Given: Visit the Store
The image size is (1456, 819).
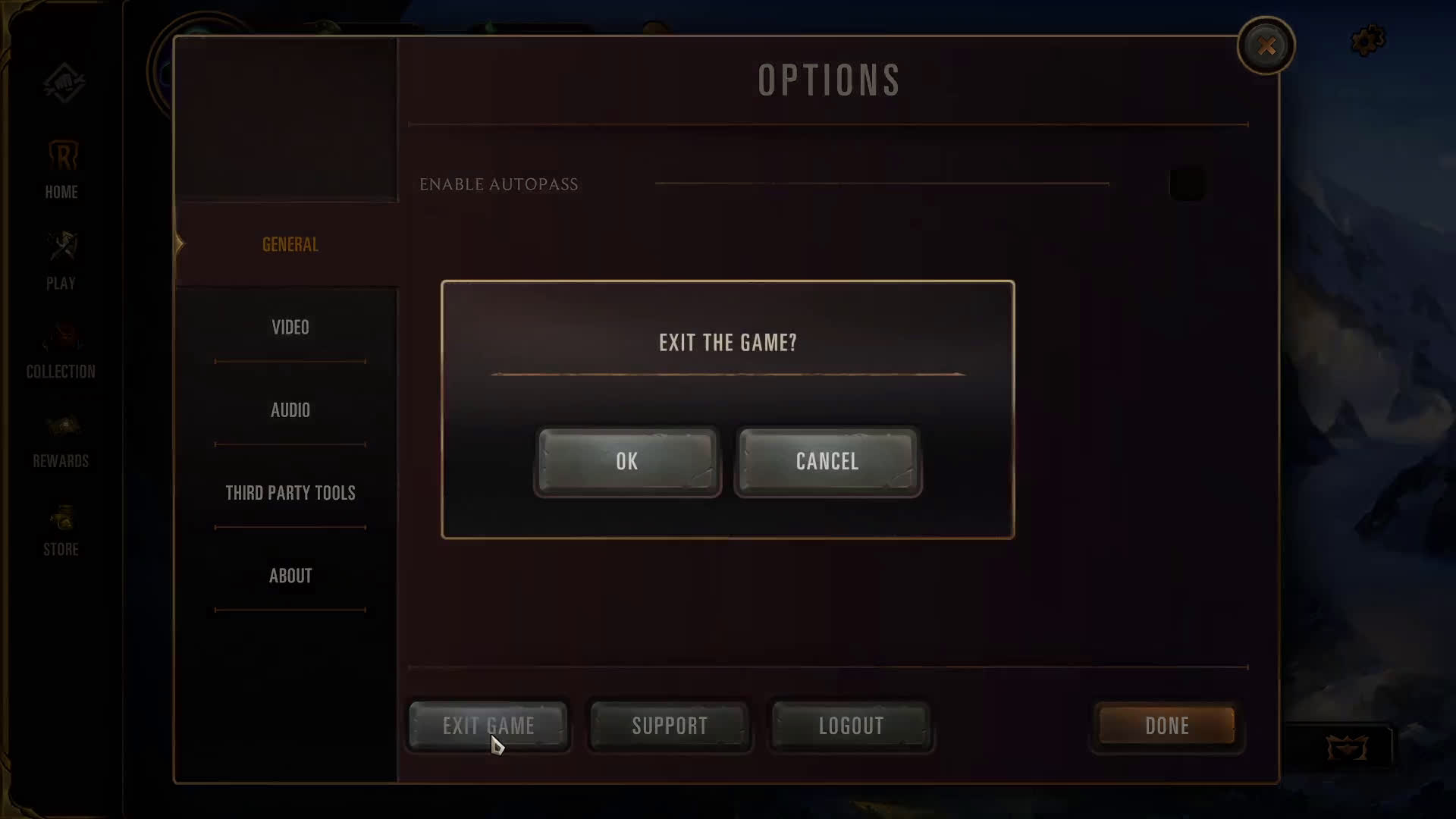Looking at the screenshot, I should tap(61, 531).
